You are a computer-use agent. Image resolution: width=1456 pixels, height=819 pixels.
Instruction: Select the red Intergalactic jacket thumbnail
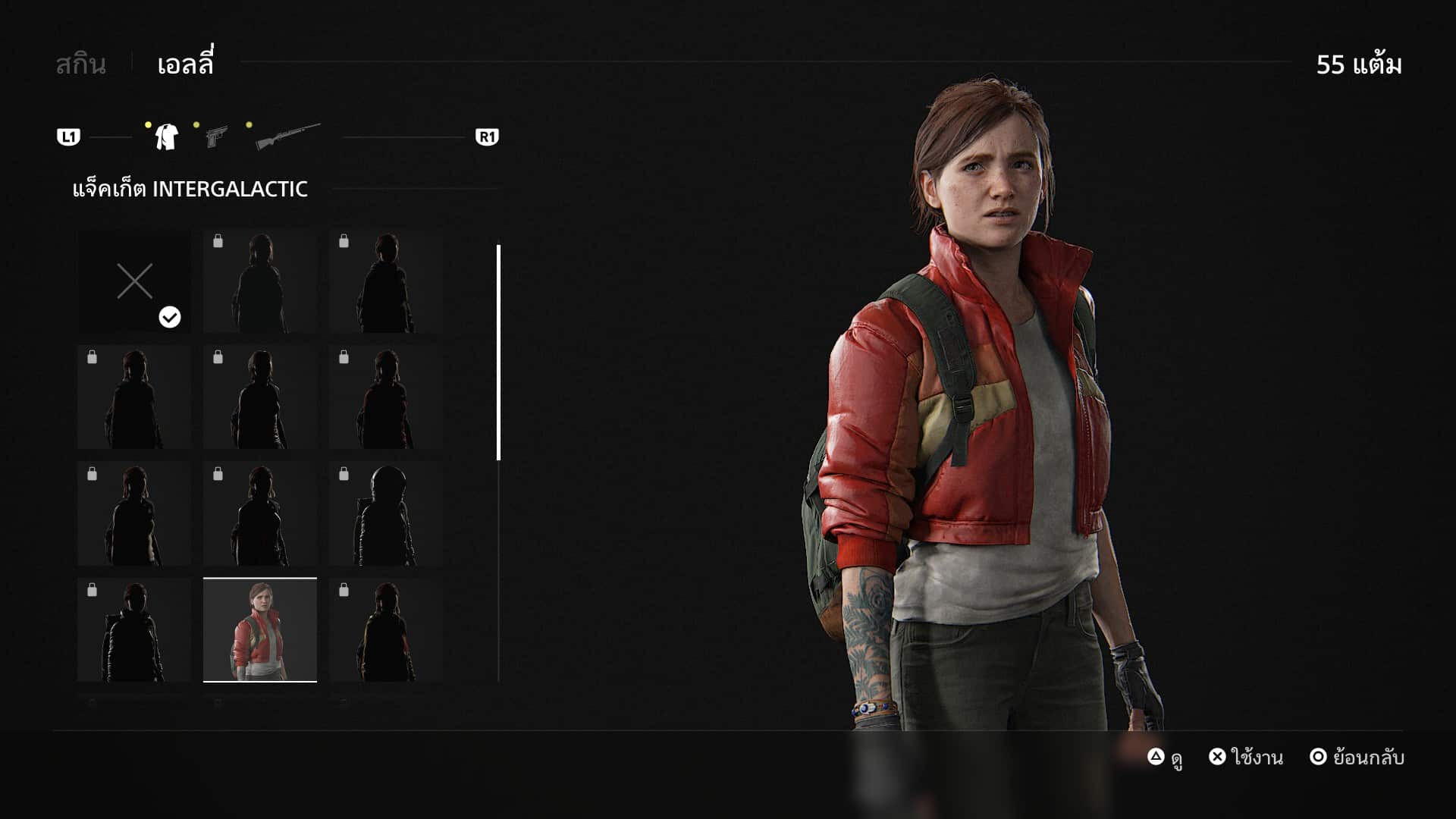click(260, 630)
